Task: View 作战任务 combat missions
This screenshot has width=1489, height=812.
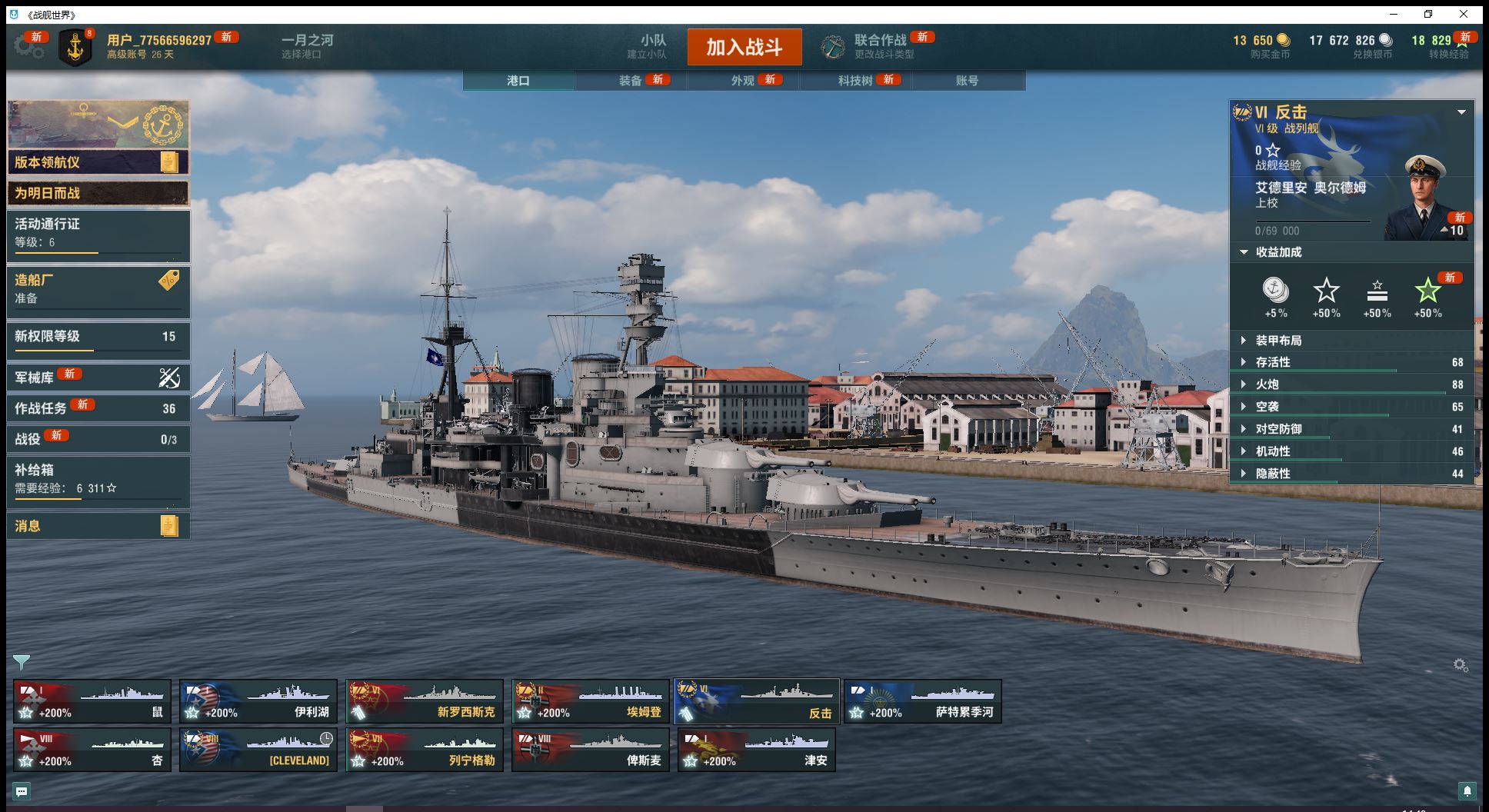Action: pyautogui.click(x=98, y=408)
